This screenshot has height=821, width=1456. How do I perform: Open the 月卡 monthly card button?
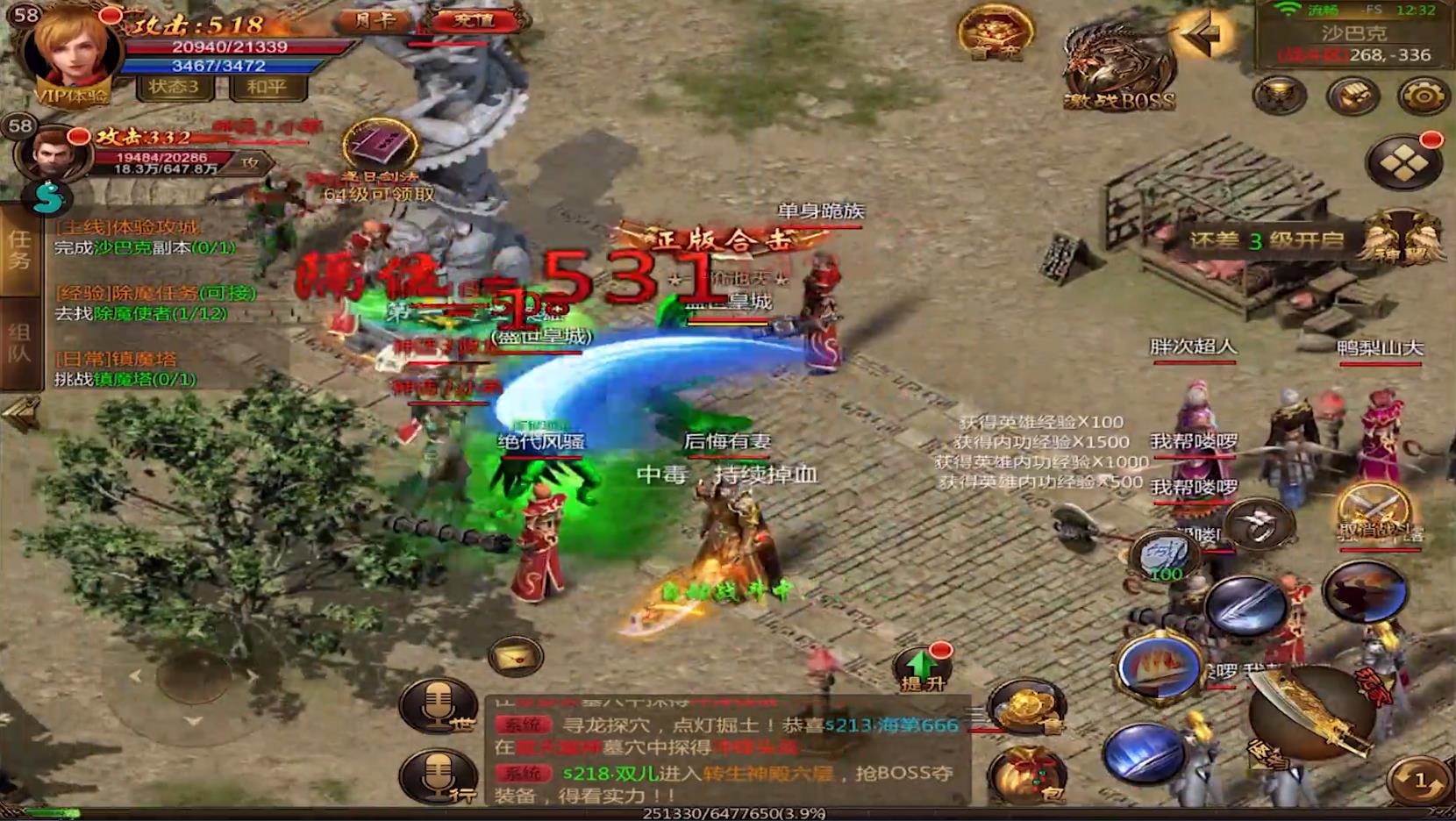pyautogui.click(x=376, y=20)
